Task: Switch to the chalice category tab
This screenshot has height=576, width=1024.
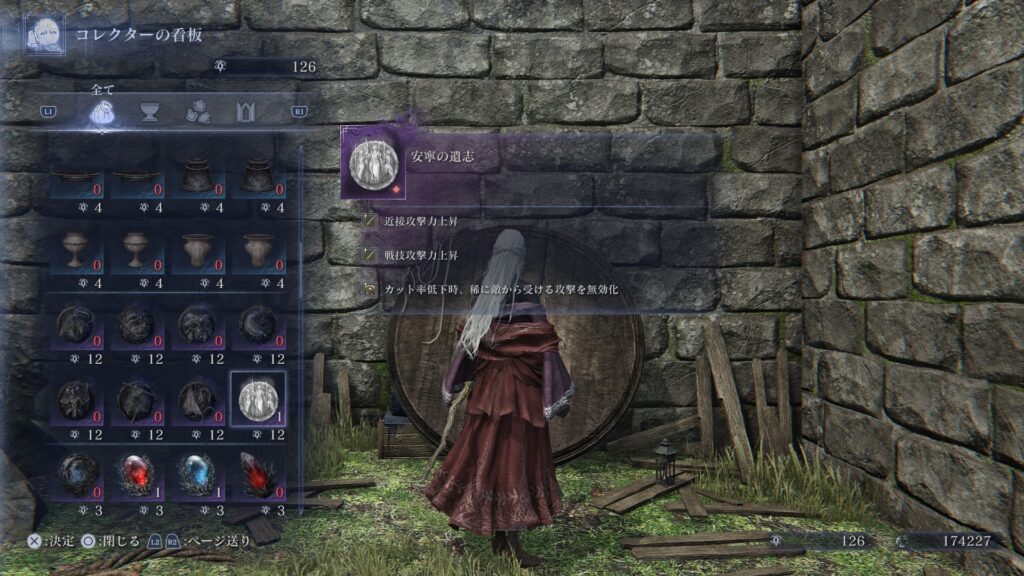Action: (150, 112)
